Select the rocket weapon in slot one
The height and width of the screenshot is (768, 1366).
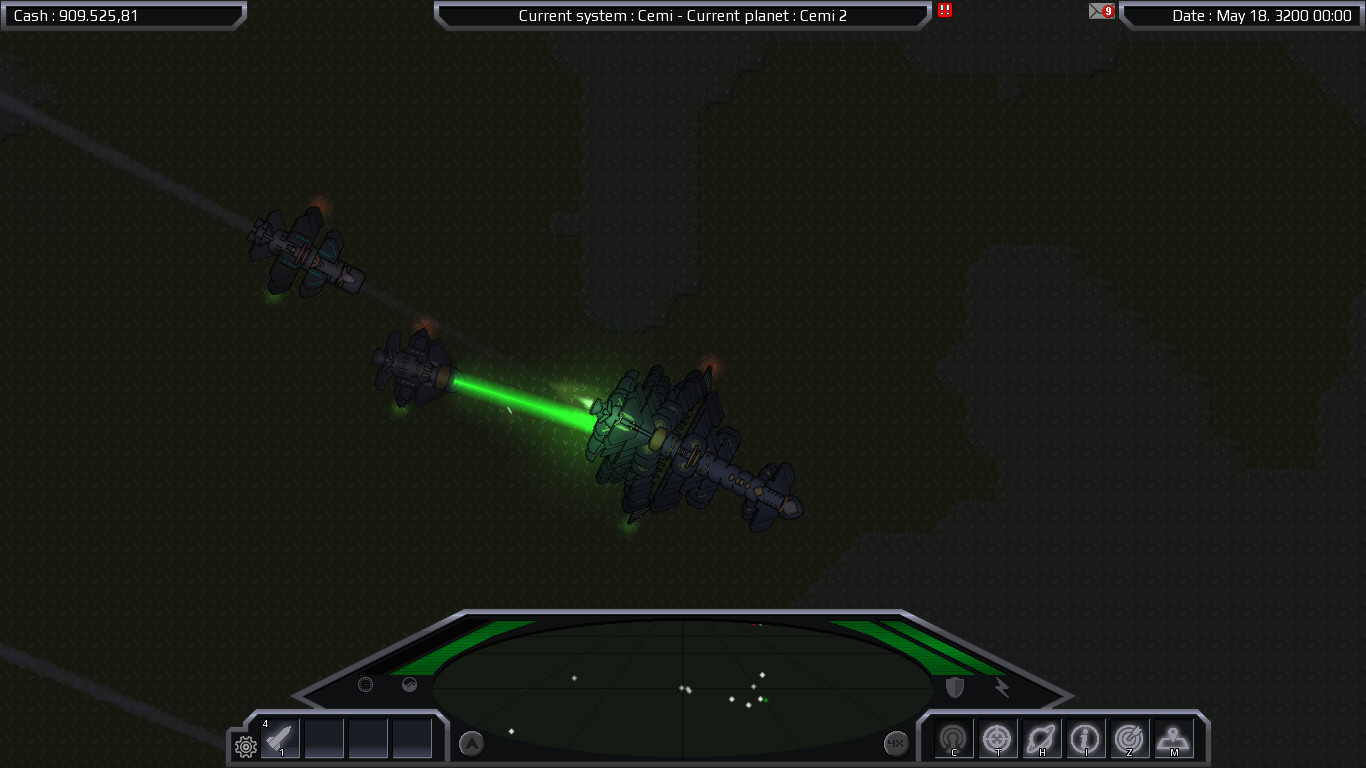(280, 738)
